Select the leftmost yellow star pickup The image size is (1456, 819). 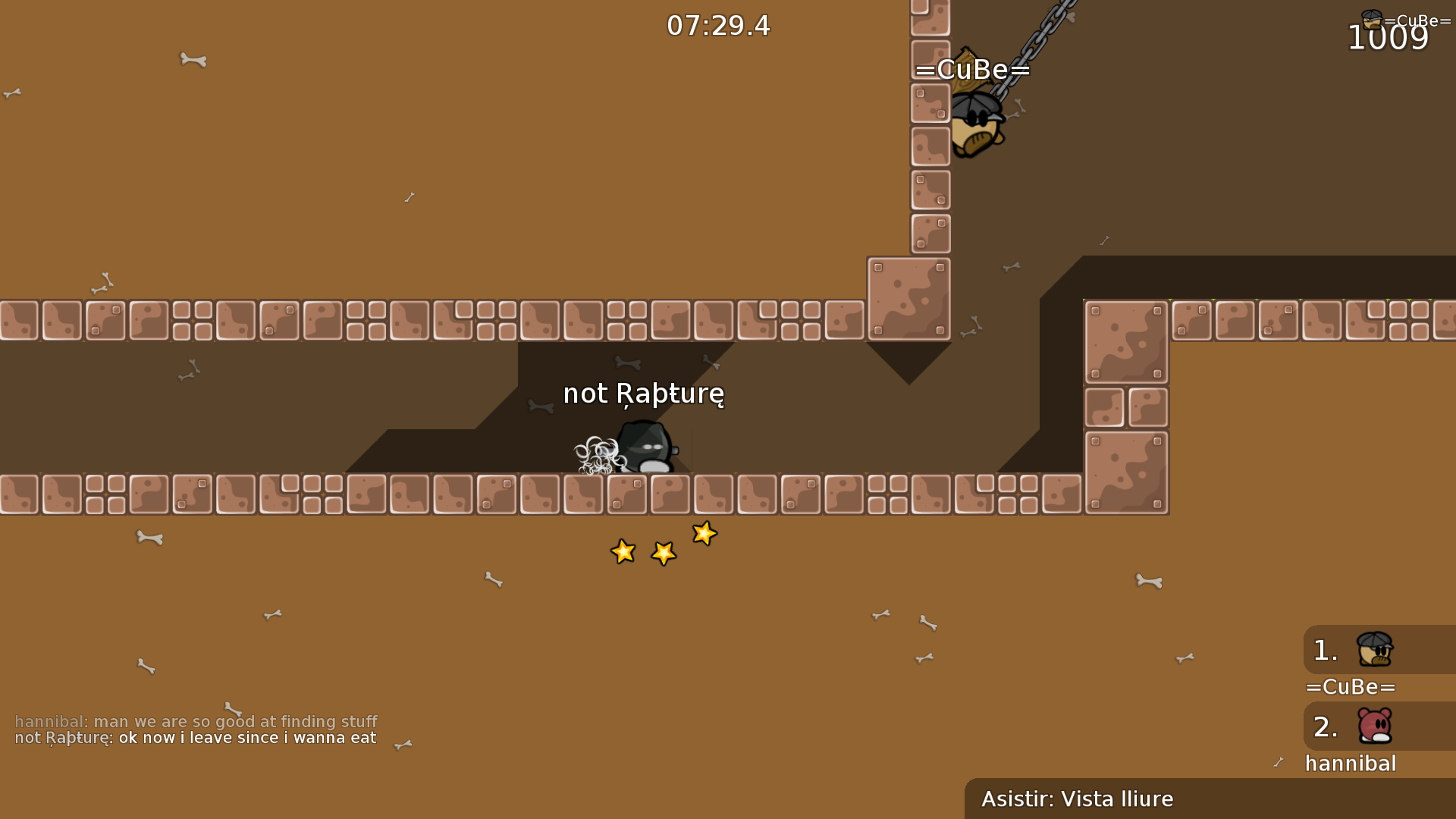pyautogui.click(x=623, y=551)
